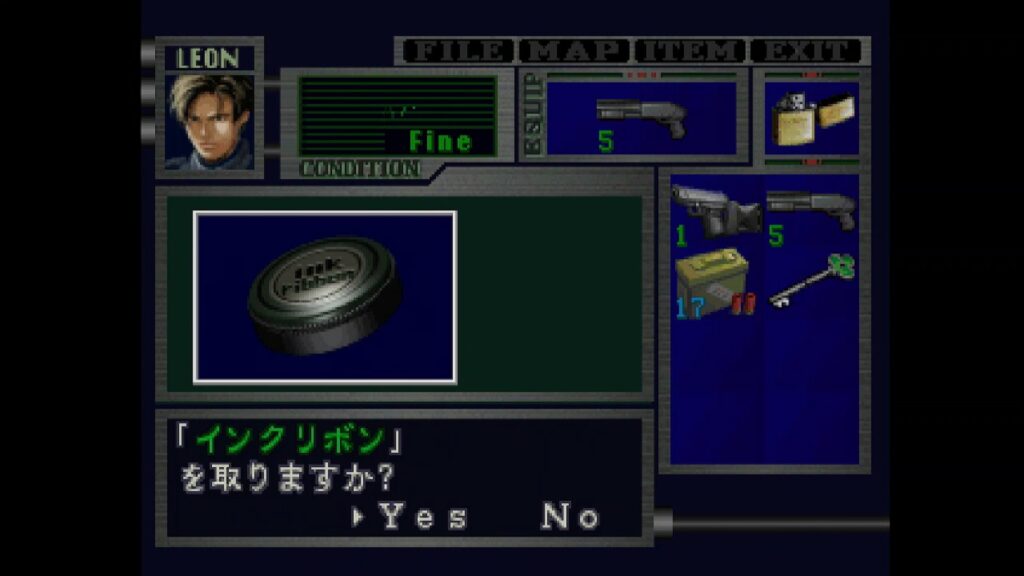Open the FILE menu tab

tap(457, 51)
